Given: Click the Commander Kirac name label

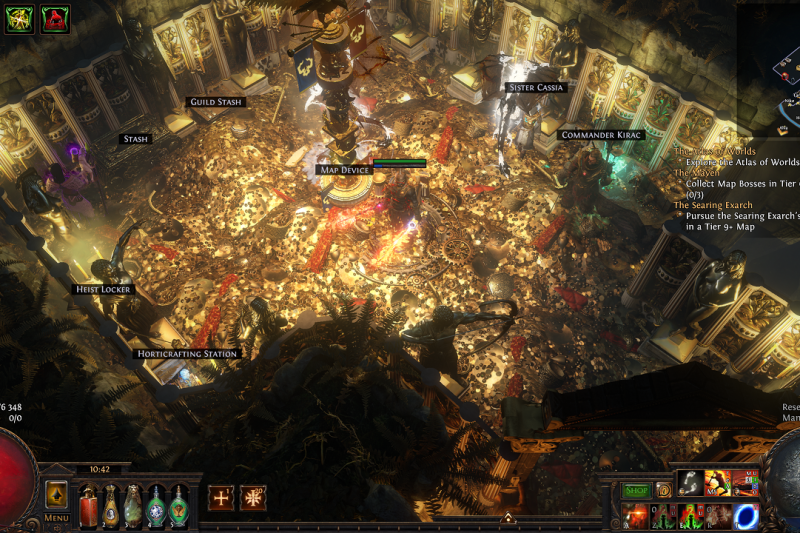Looking at the screenshot, I should click(x=601, y=135).
